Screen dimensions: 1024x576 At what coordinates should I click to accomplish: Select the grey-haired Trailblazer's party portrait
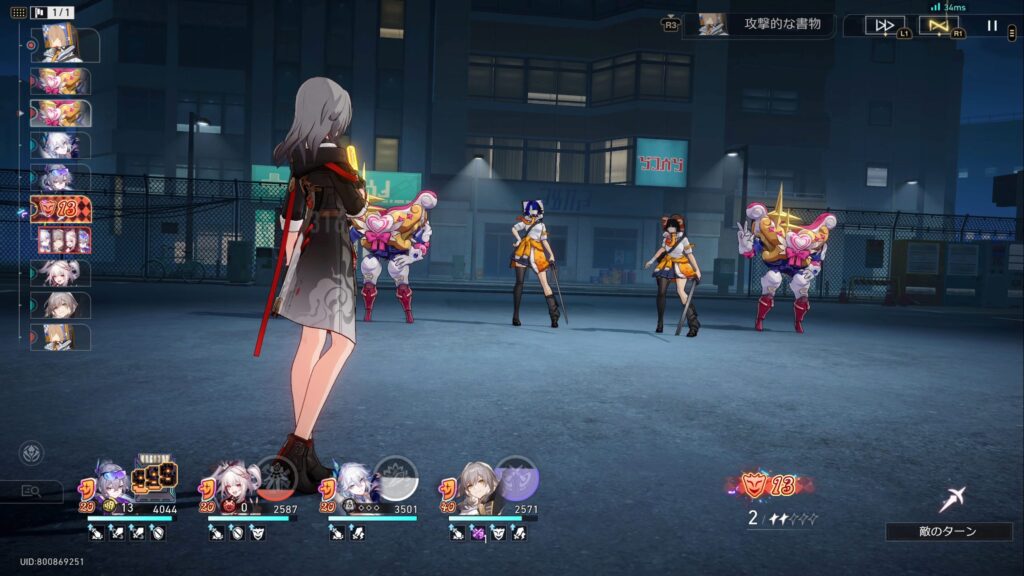[472, 481]
